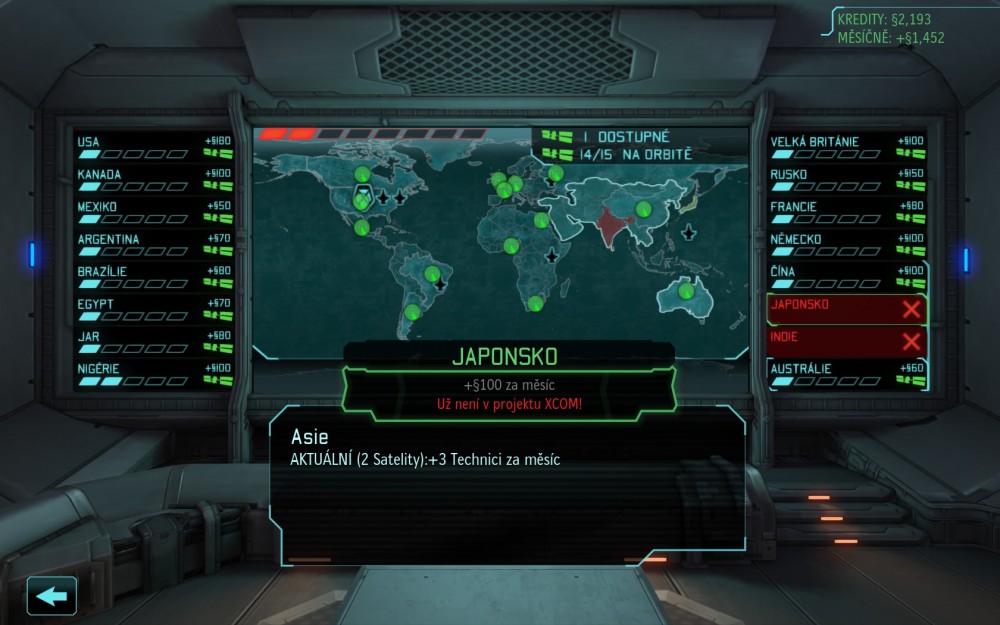
Task: Select Francie in the list
Action: 846,212
